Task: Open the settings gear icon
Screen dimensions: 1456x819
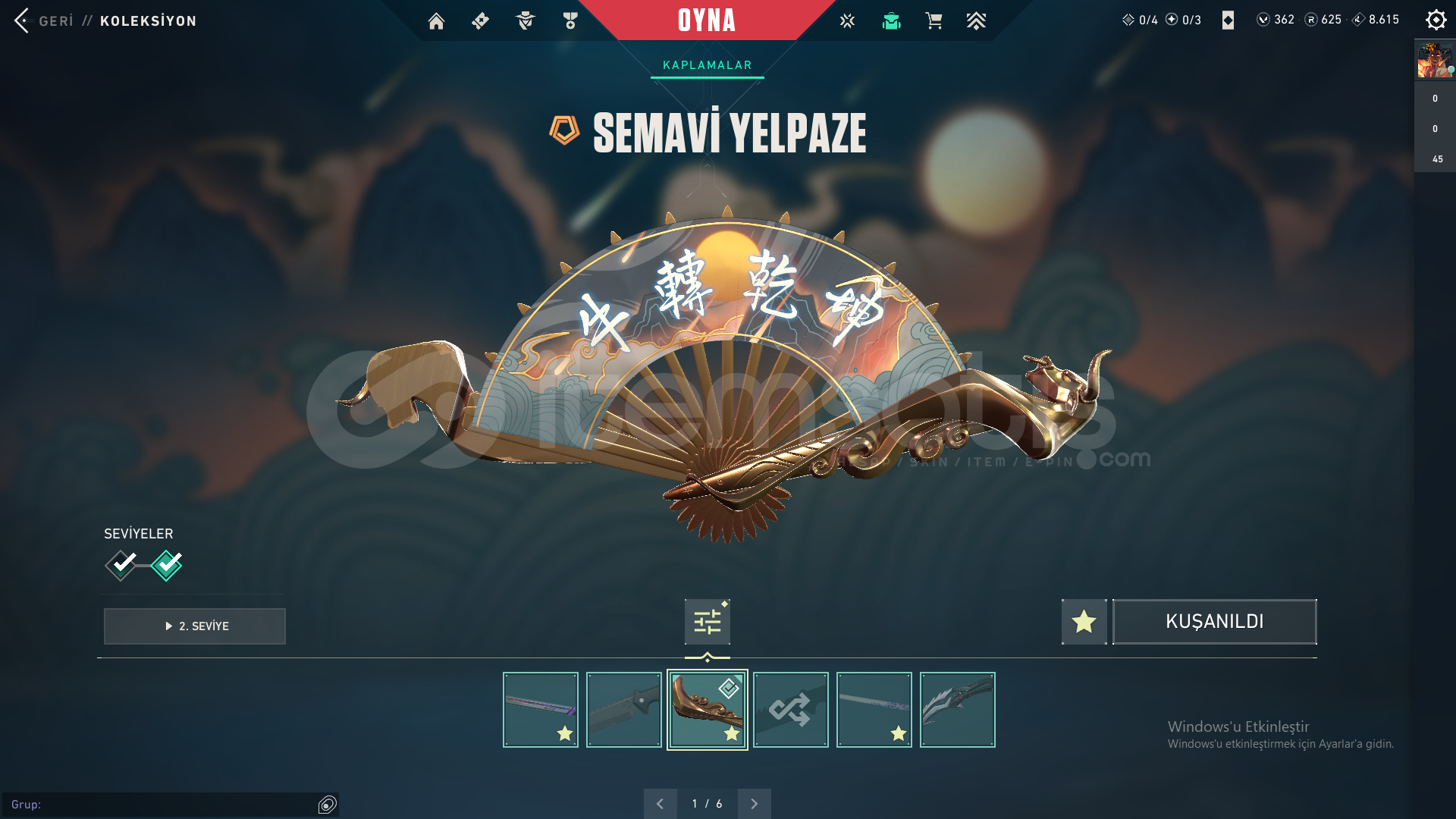Action: [1436, 20]
